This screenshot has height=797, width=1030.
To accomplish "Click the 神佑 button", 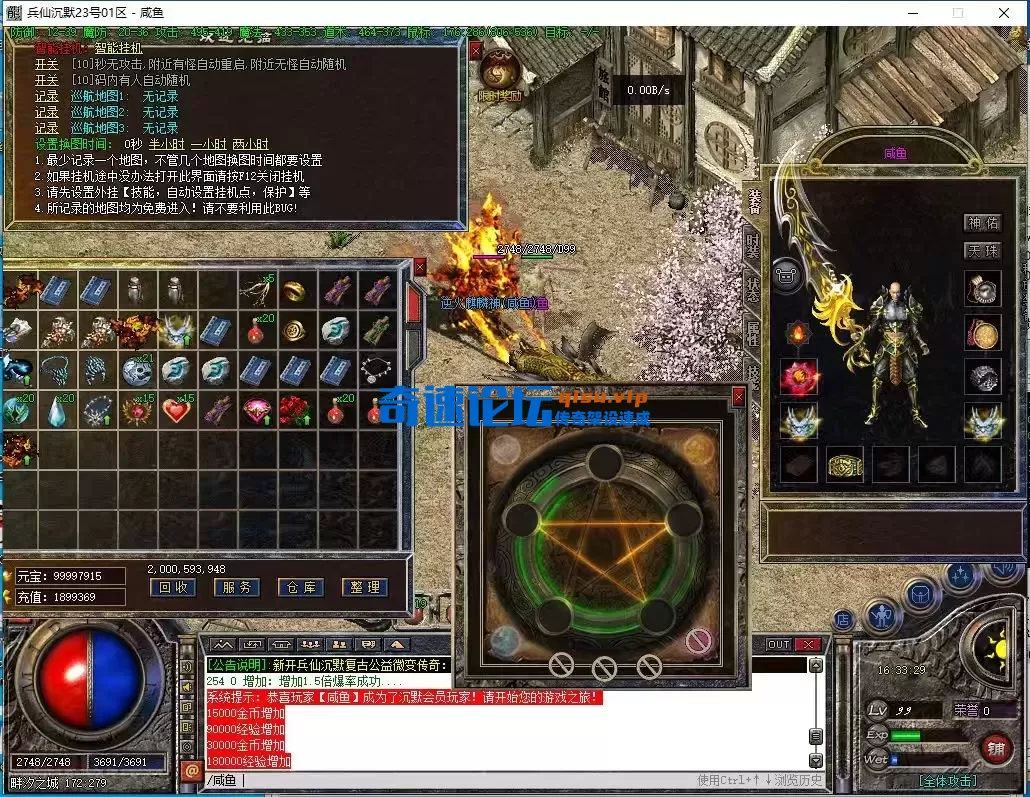I will pos(982,223).
